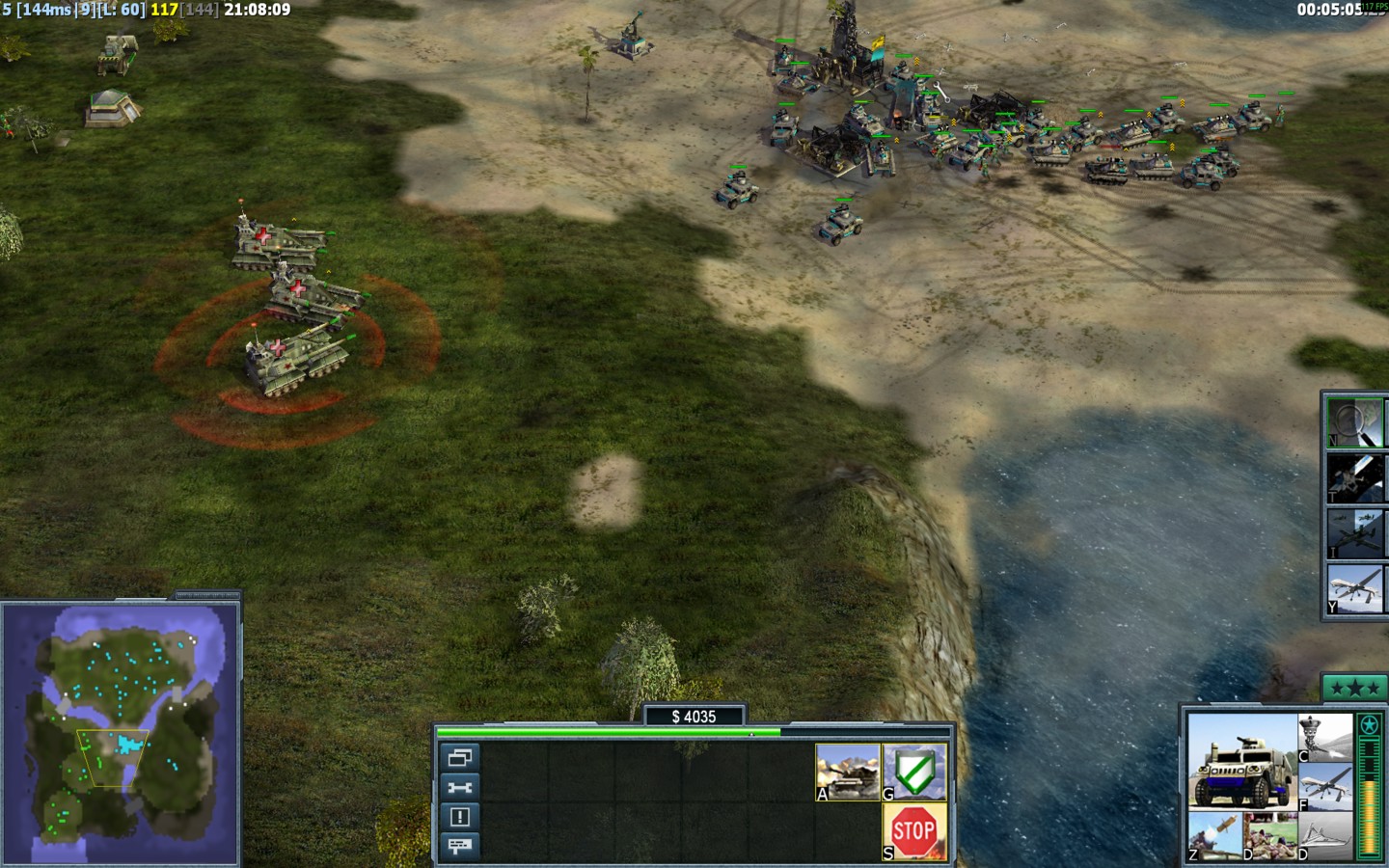The width and height of the screenshot is (1389, 868).
Task: Use the magnifying glass power shortcut
Action: pos(1354,422)
